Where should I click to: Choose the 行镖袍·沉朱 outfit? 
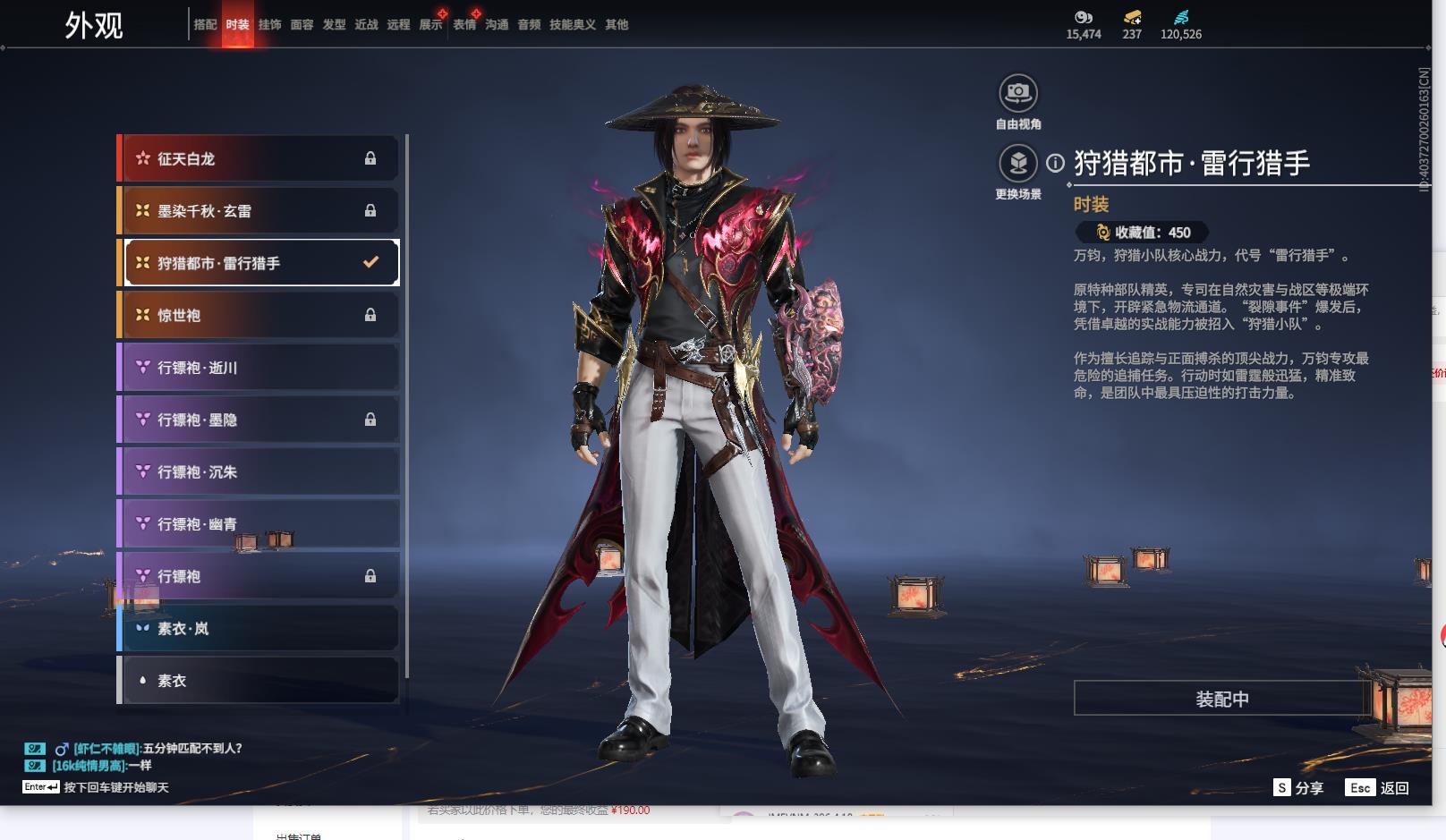point(259,472)
